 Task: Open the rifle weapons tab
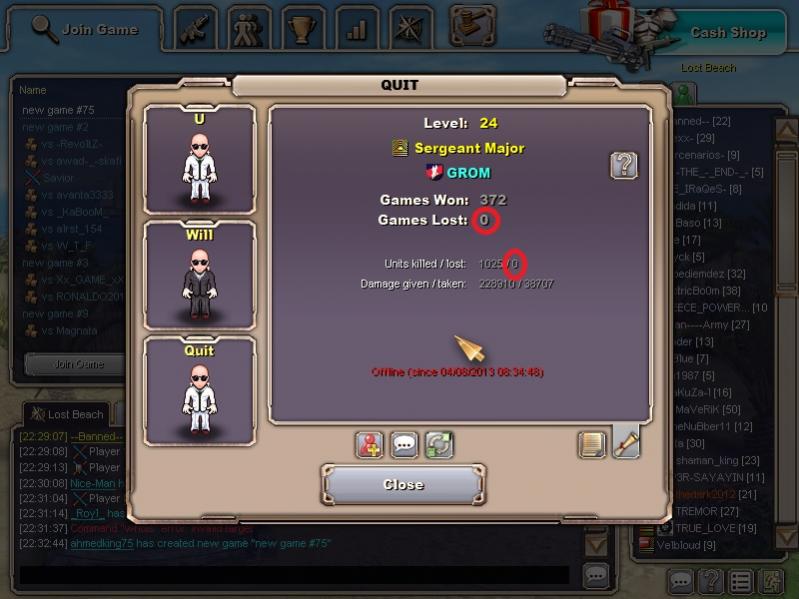(x=195, y=29)
